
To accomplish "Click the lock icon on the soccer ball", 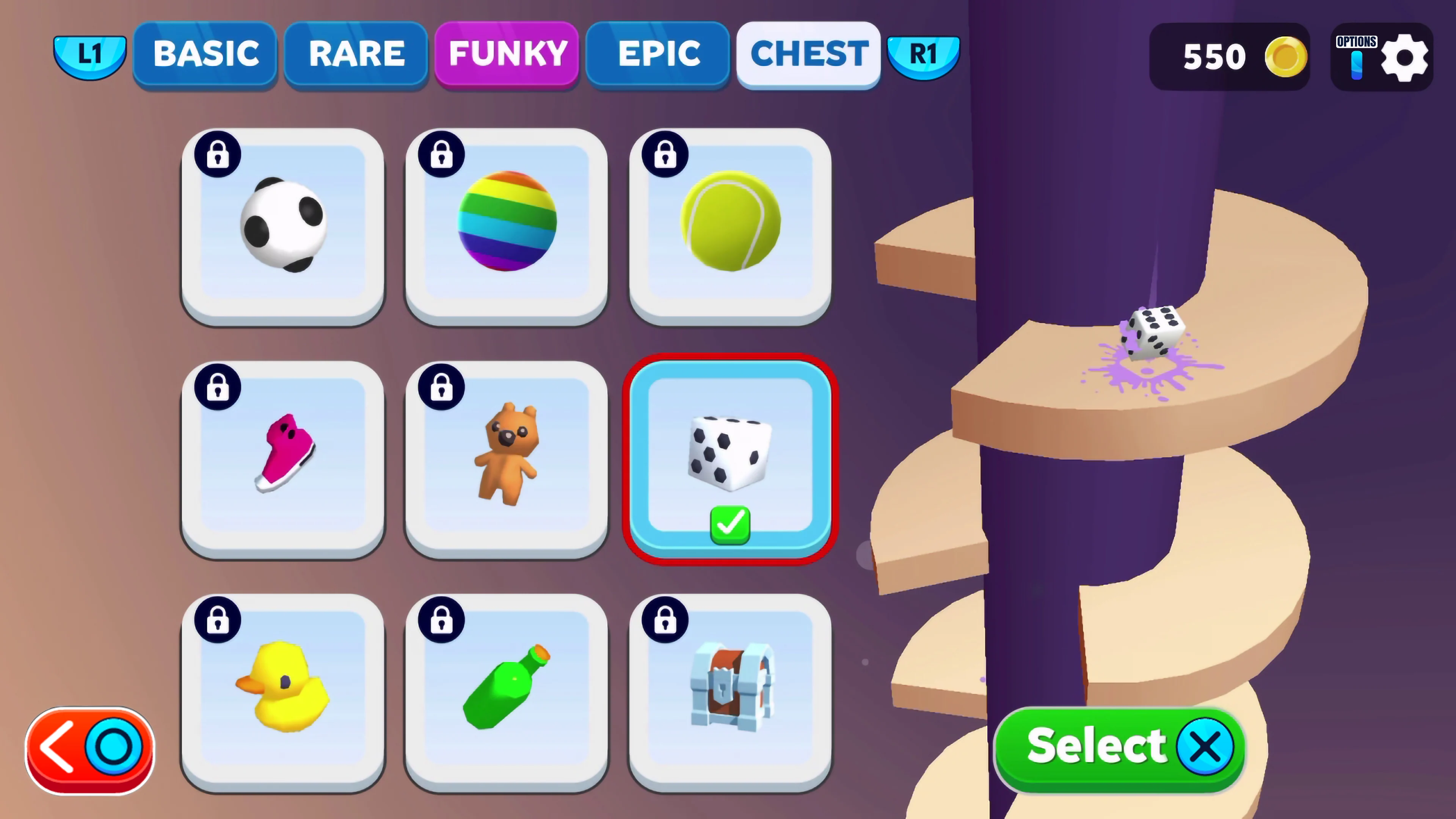I will coord(218,154).
